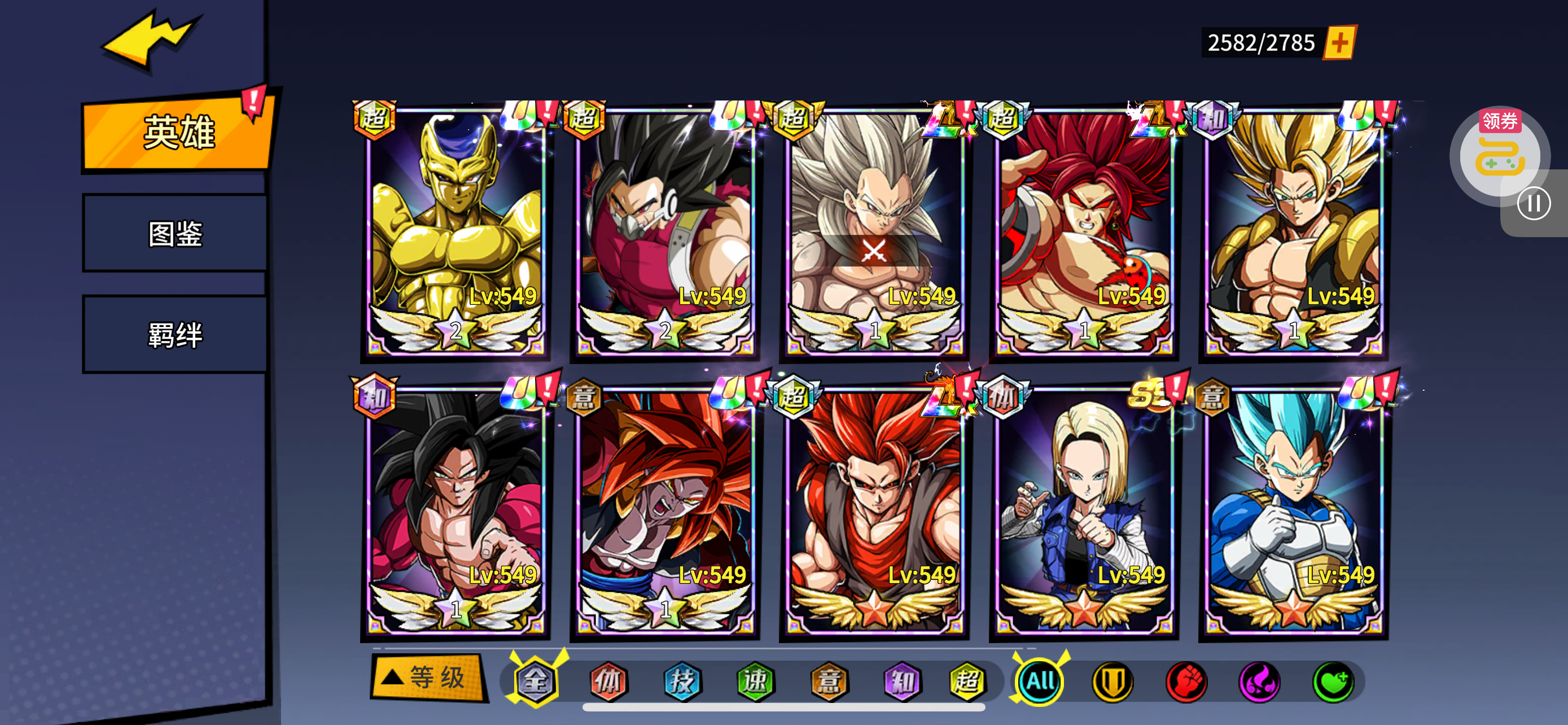Select the blonde Gogeta hero card
Screen dimensions: 1568x725
[x=1293, y=232]
